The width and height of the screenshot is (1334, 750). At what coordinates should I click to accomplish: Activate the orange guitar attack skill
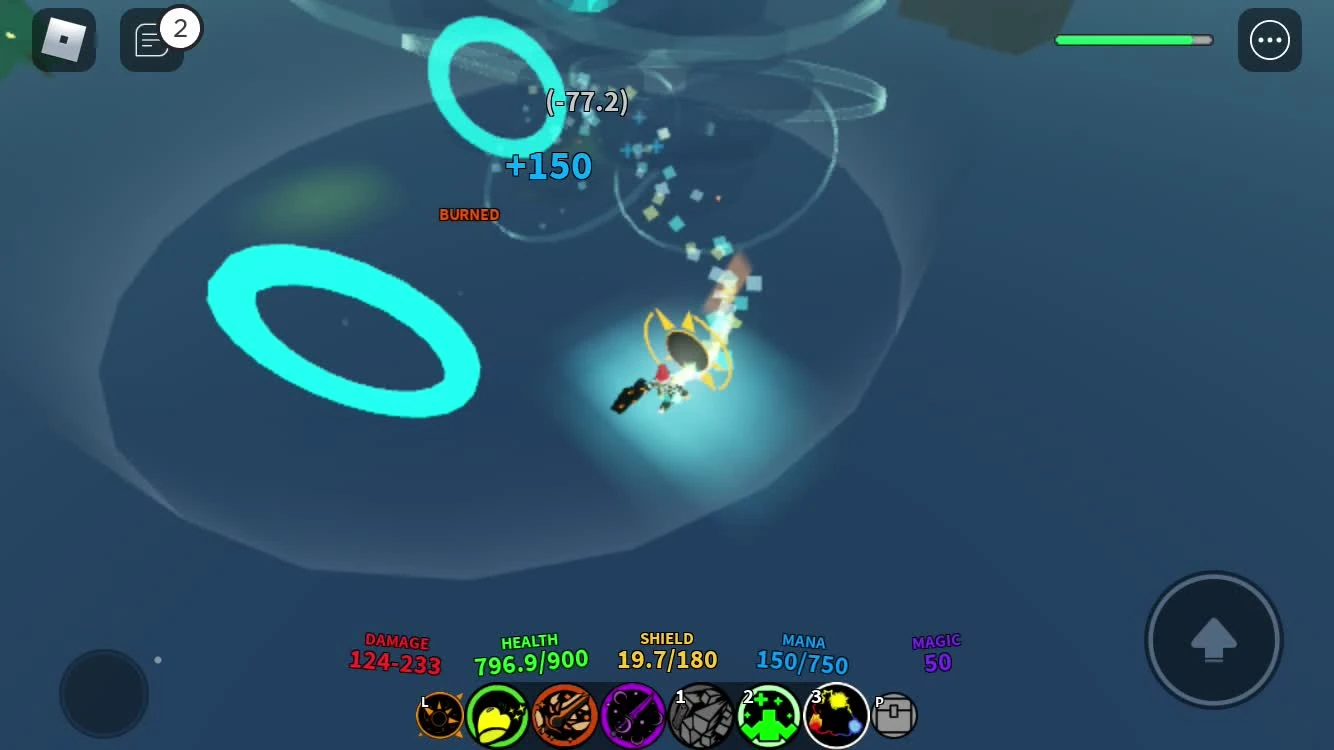[565, 714]
